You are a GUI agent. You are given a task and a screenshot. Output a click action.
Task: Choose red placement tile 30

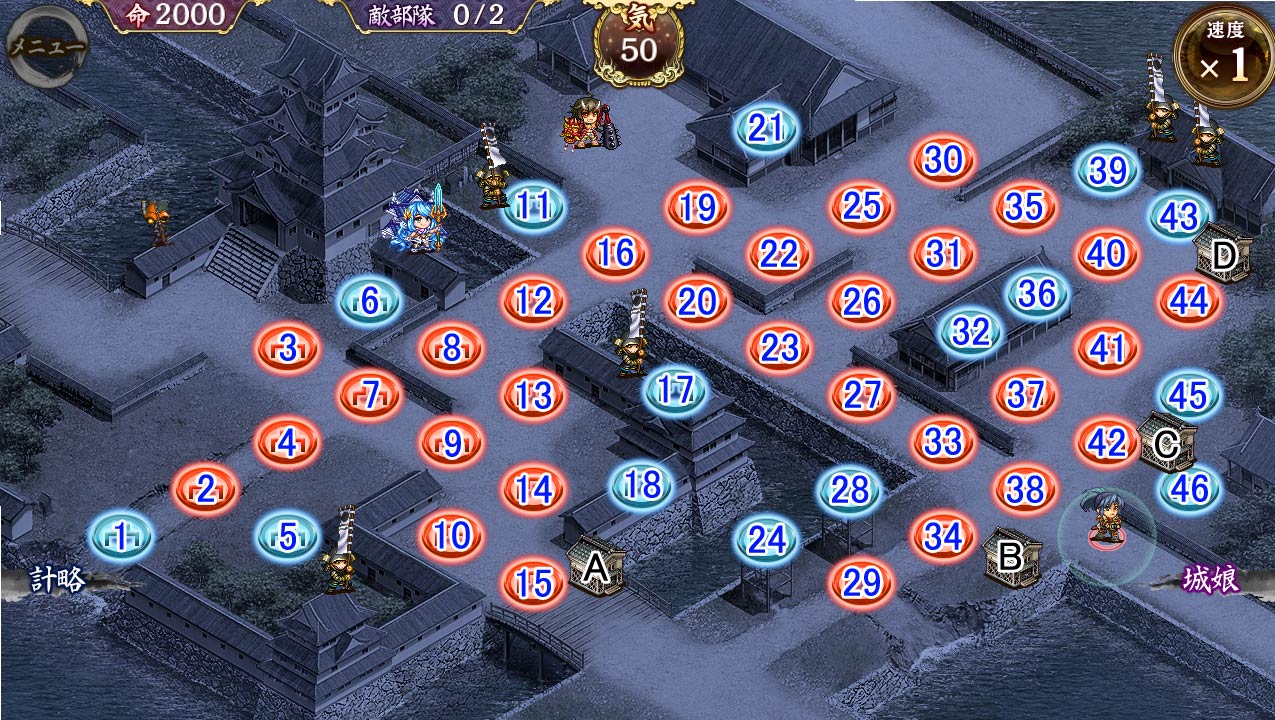tap(943, 160)
